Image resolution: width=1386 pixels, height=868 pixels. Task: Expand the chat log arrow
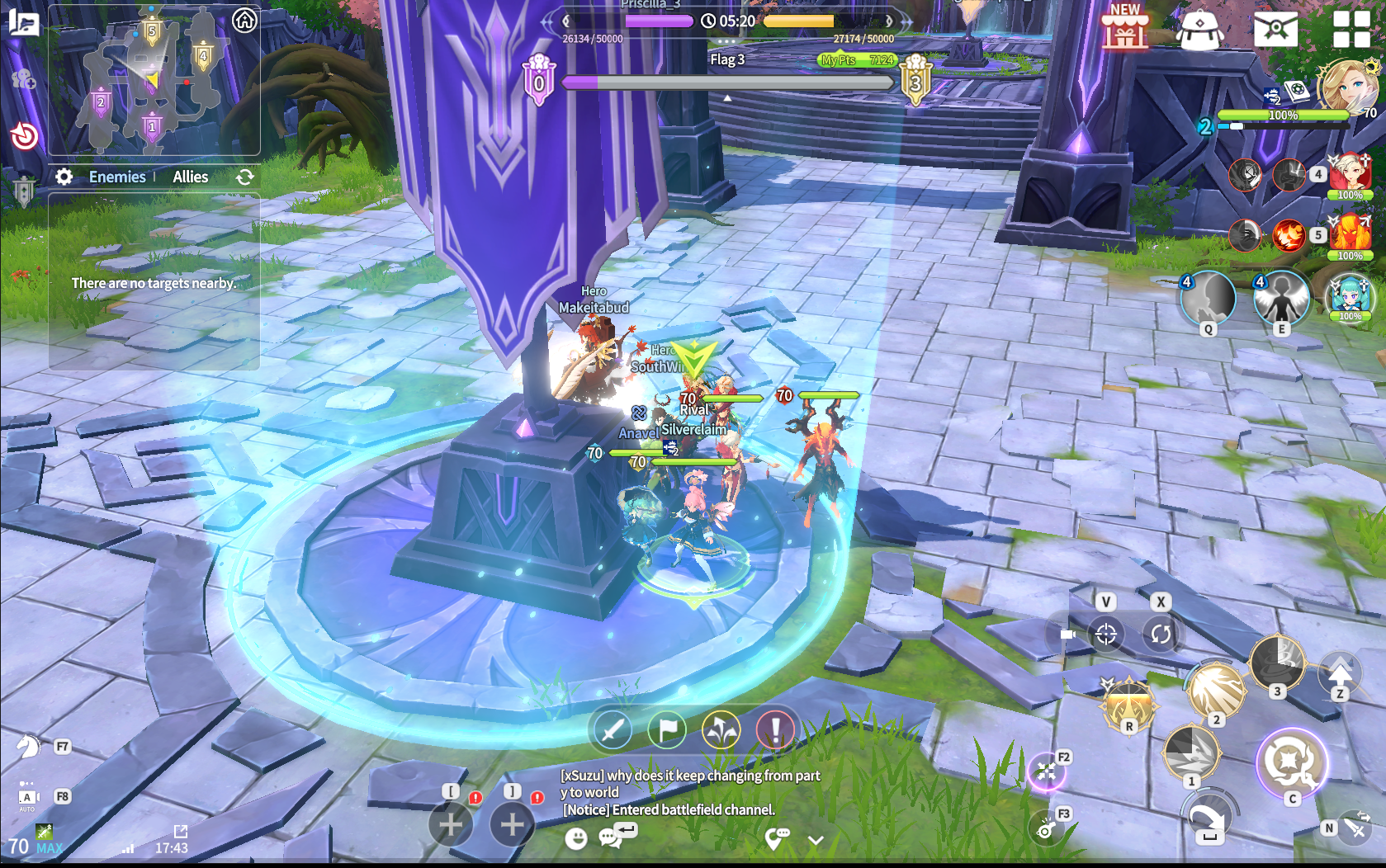816,841
